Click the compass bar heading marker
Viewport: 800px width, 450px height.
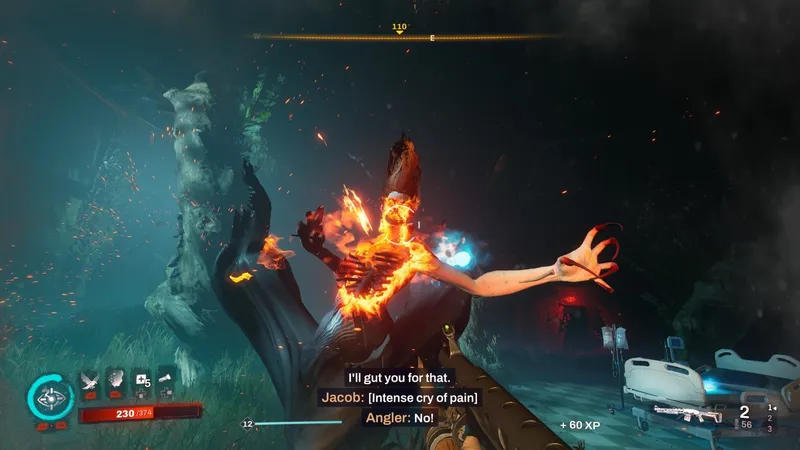[400, 31]
